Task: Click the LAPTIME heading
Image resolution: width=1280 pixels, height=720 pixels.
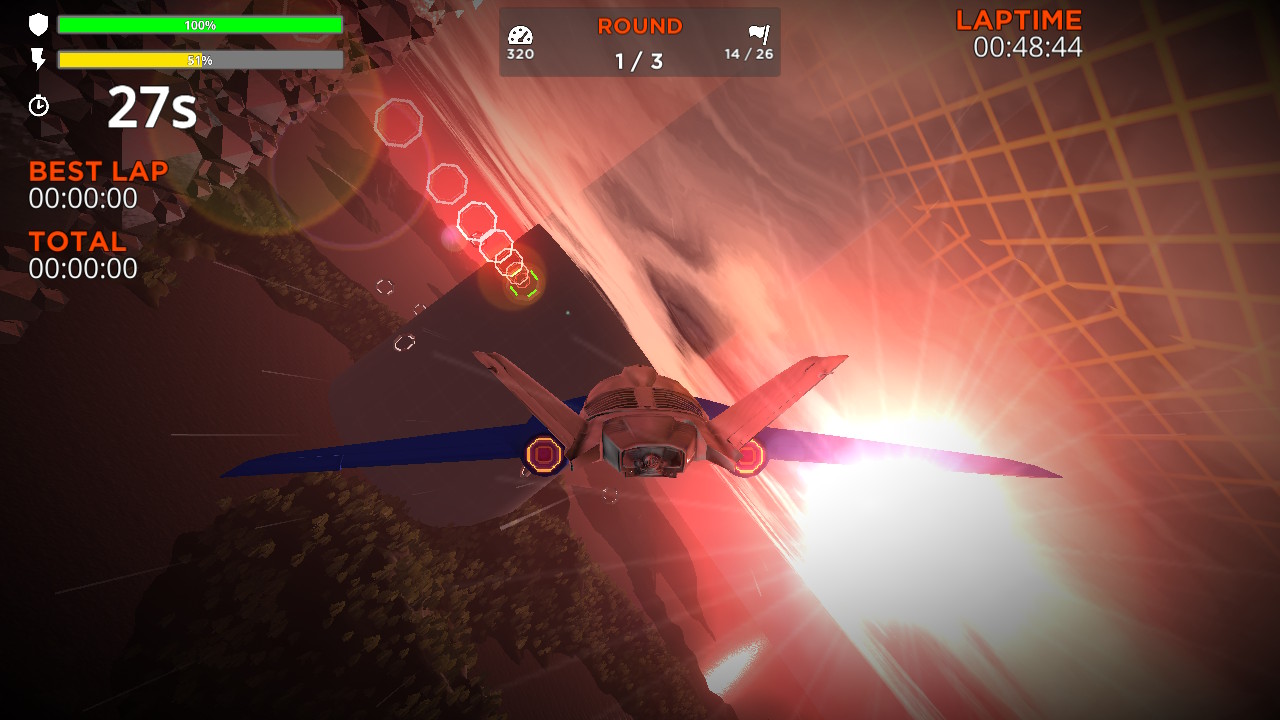Action: (1017, 18)
